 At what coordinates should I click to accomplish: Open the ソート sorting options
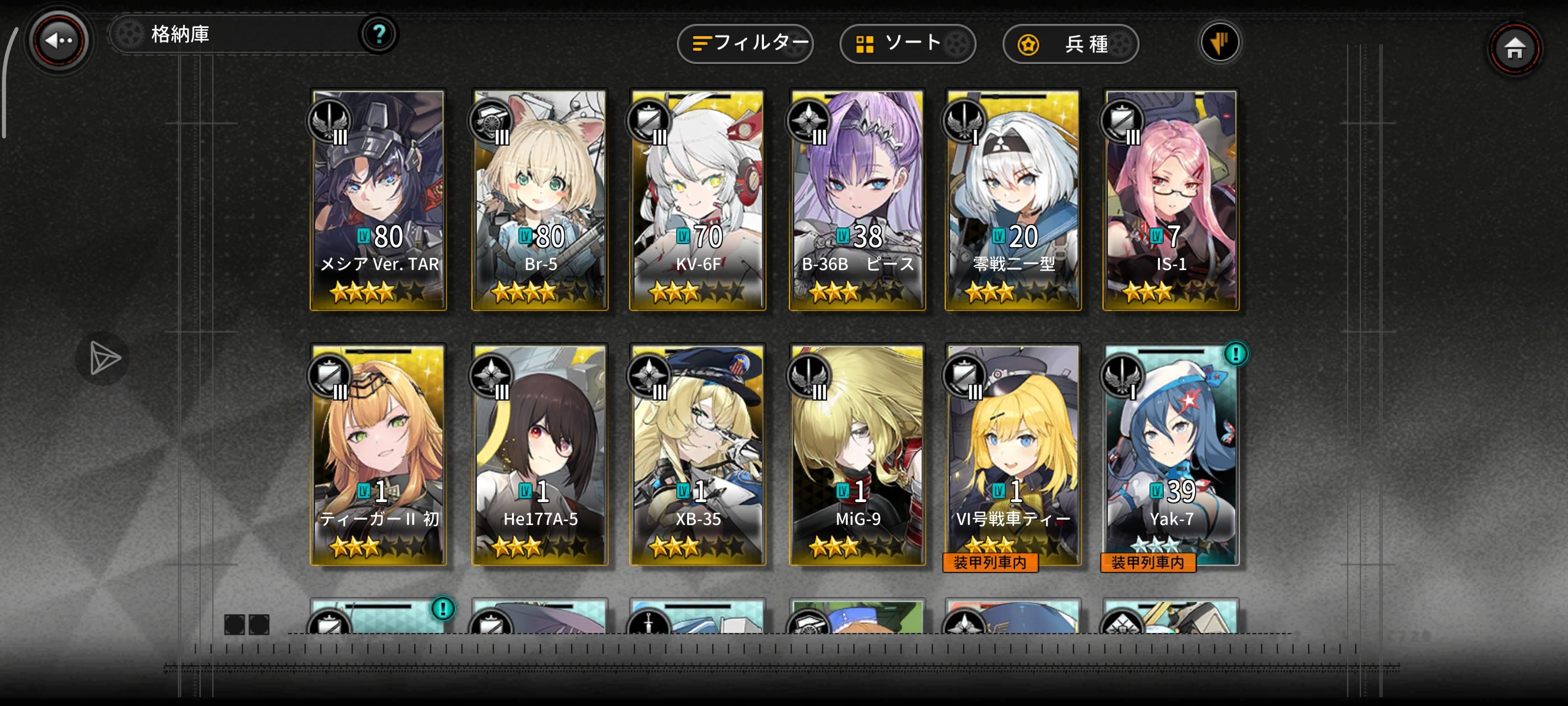click(x=907, y=43)
